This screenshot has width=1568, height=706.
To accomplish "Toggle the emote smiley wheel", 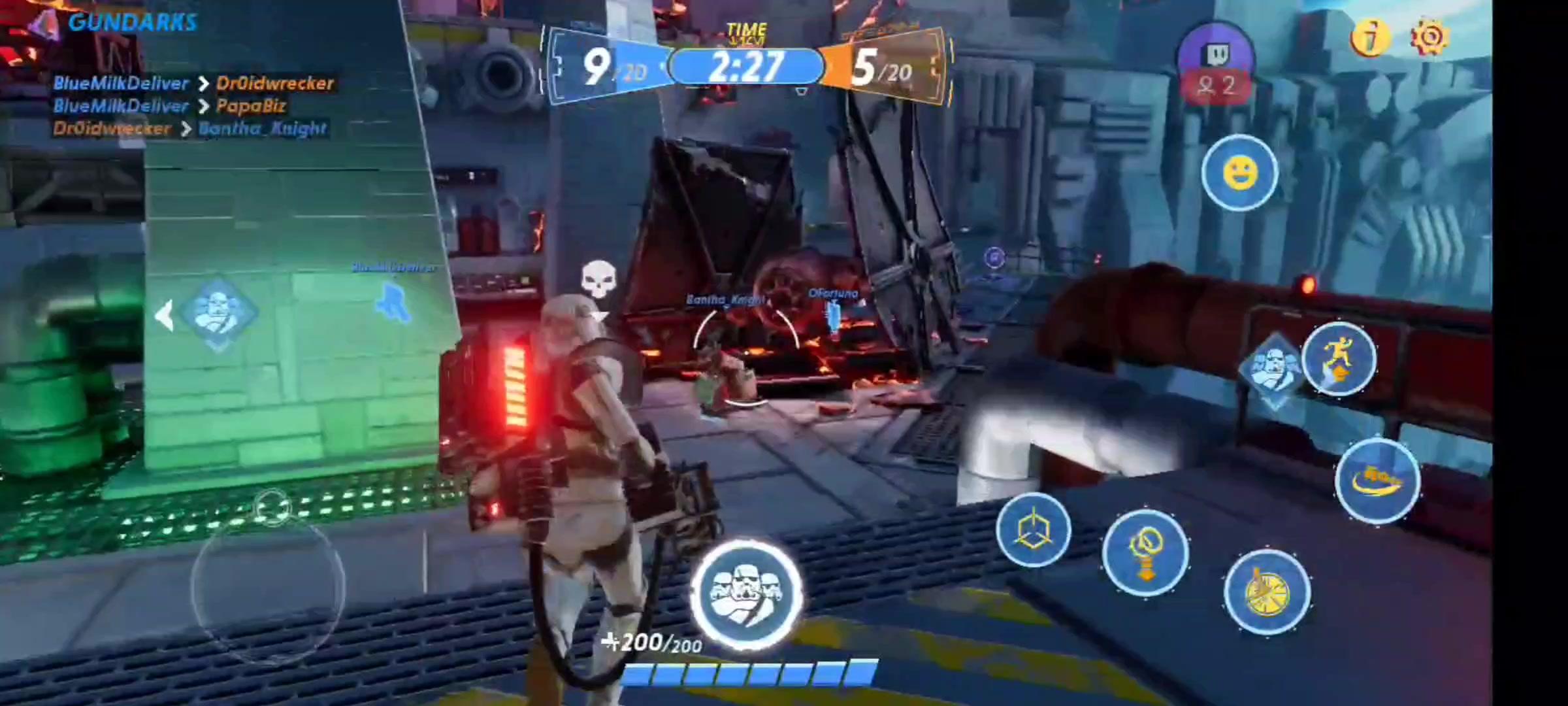I will point(1239,172).
